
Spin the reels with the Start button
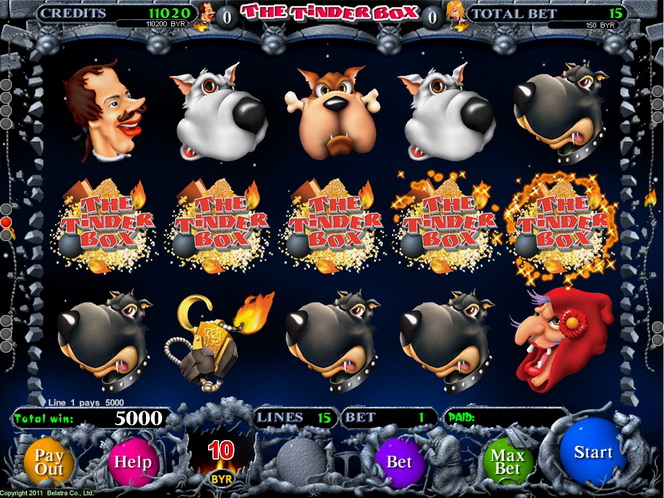click(592, 453)
